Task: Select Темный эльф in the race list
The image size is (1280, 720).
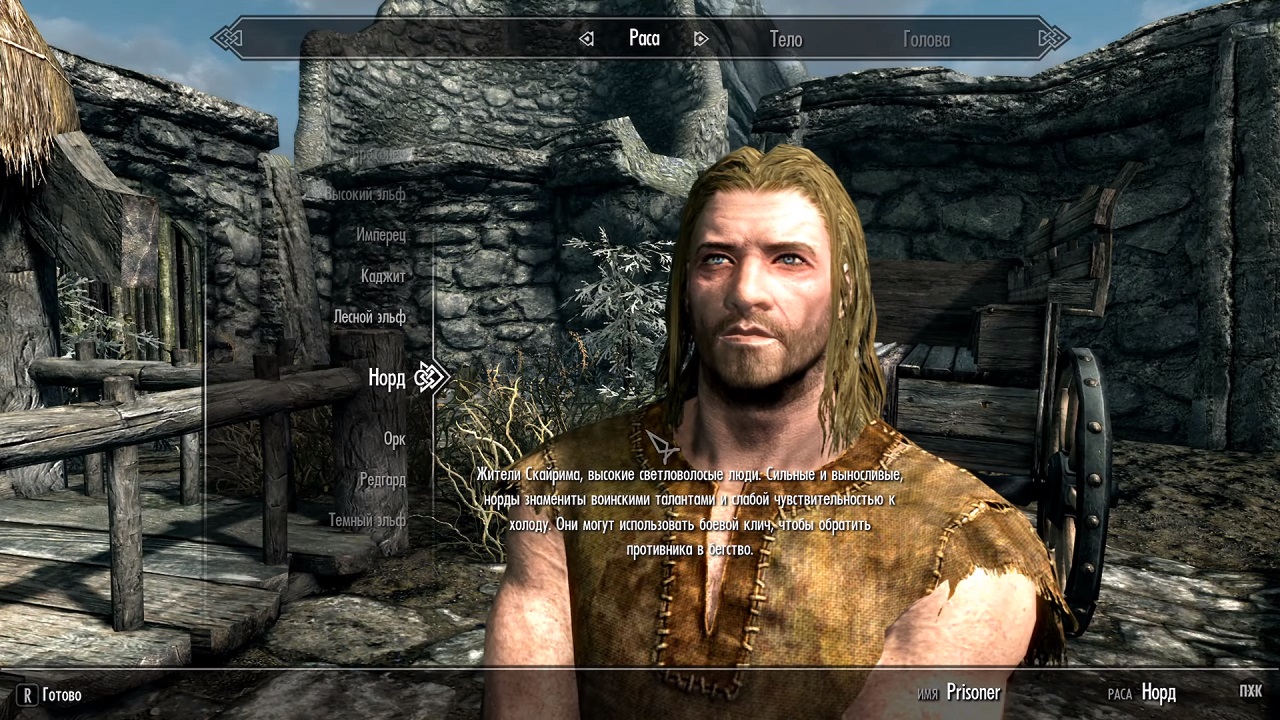Action: coord(367,521)
